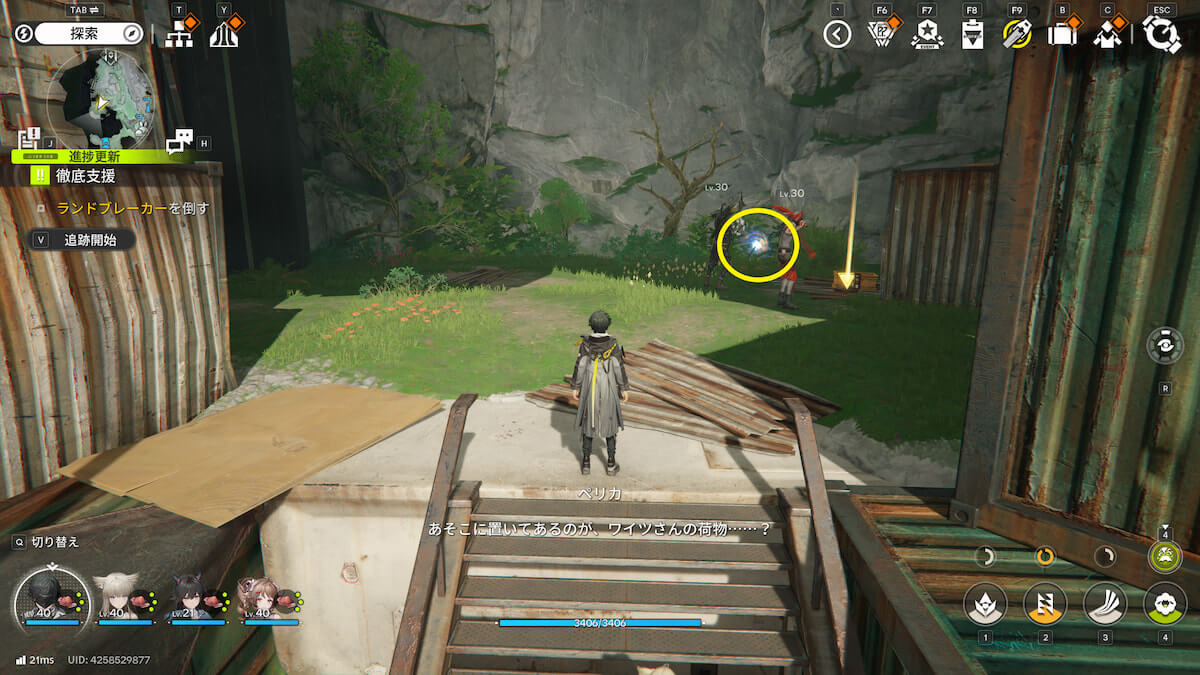Open the suitcase inventory icon
This screenshot has height=675, width=1200.
tap(1062, 35)
